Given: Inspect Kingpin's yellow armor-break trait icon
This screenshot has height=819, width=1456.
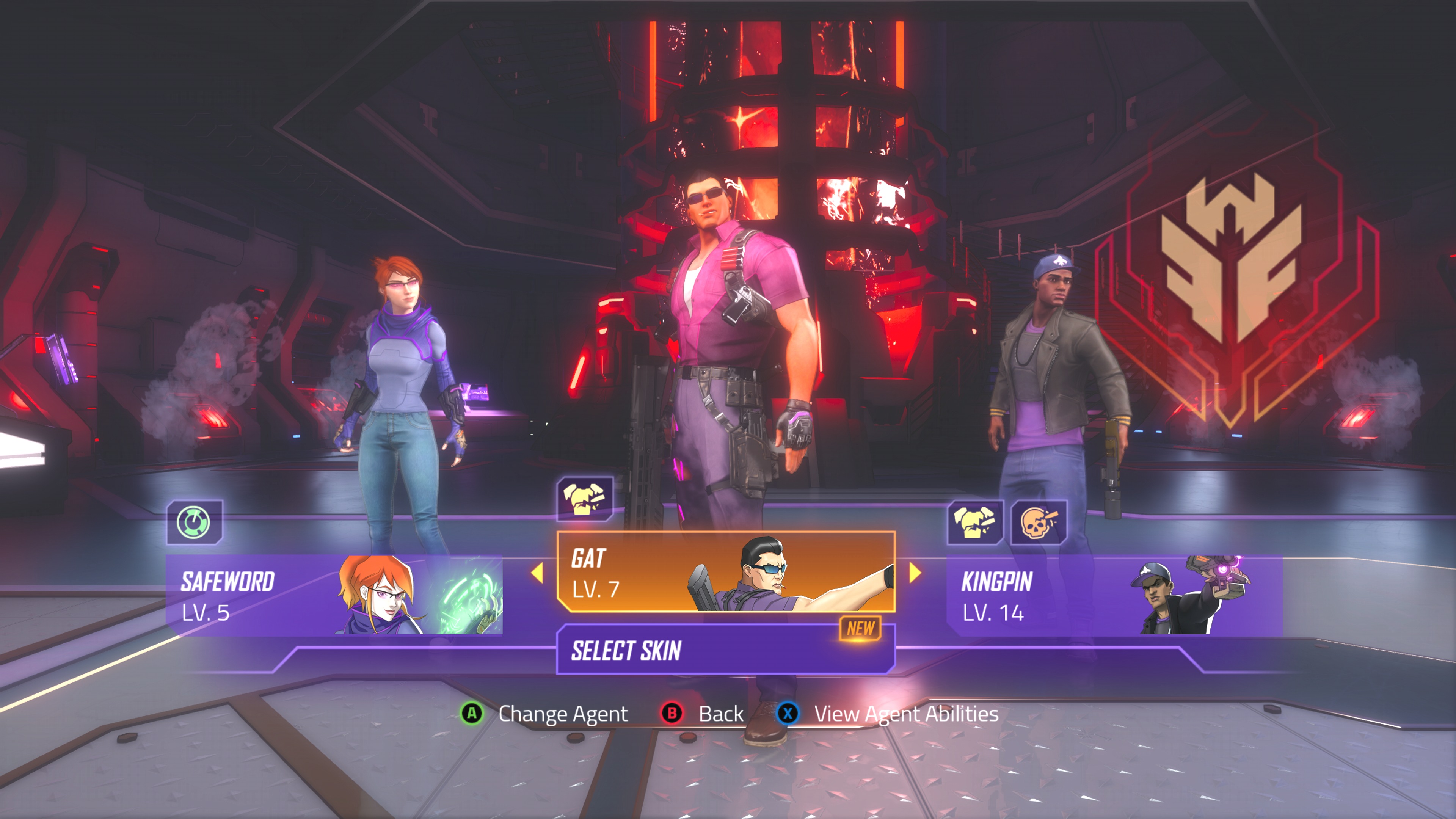Looking at the screenshot, I should pos(974,522).
